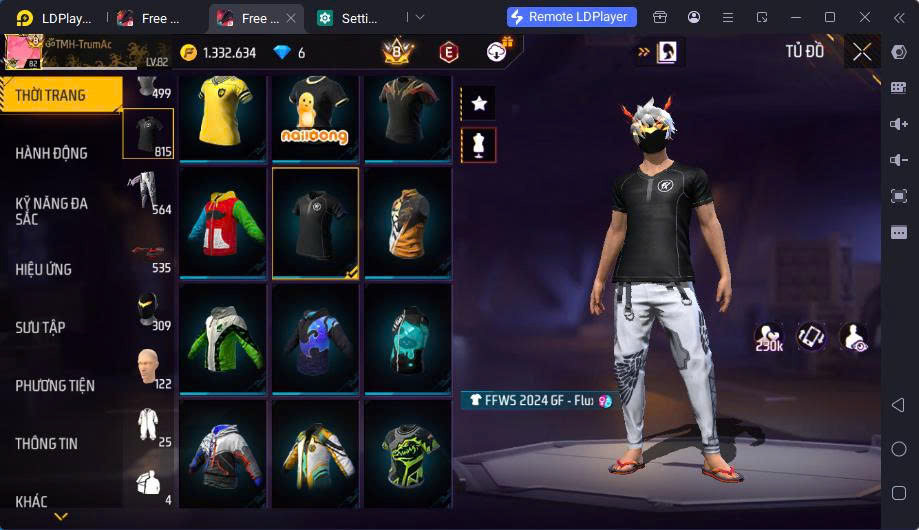The image size is (919, 530).
Task: Select the yellow jersey shirt
Action: coord(222,117)
